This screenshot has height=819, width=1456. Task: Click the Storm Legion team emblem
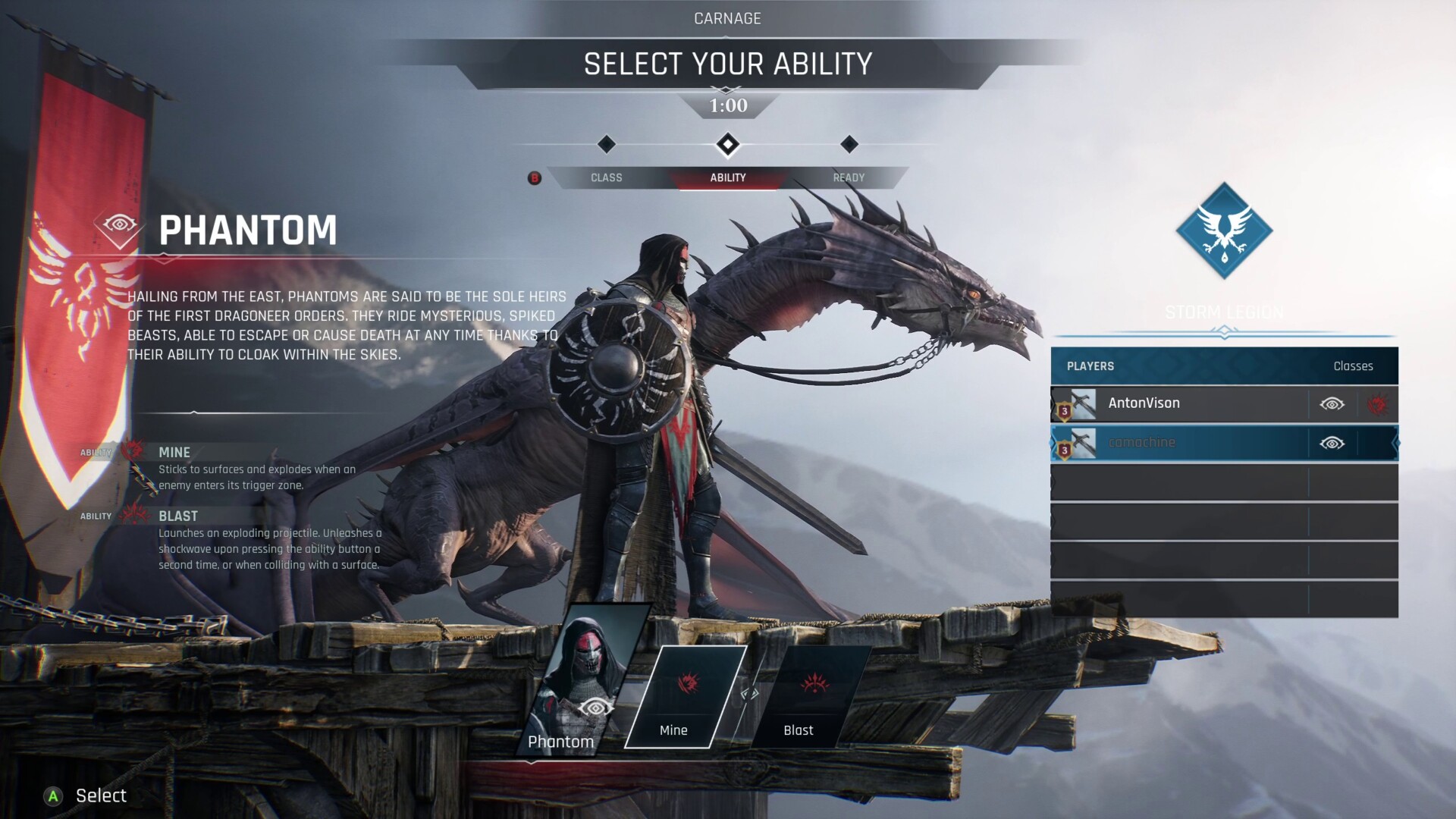coord(1224,231)
